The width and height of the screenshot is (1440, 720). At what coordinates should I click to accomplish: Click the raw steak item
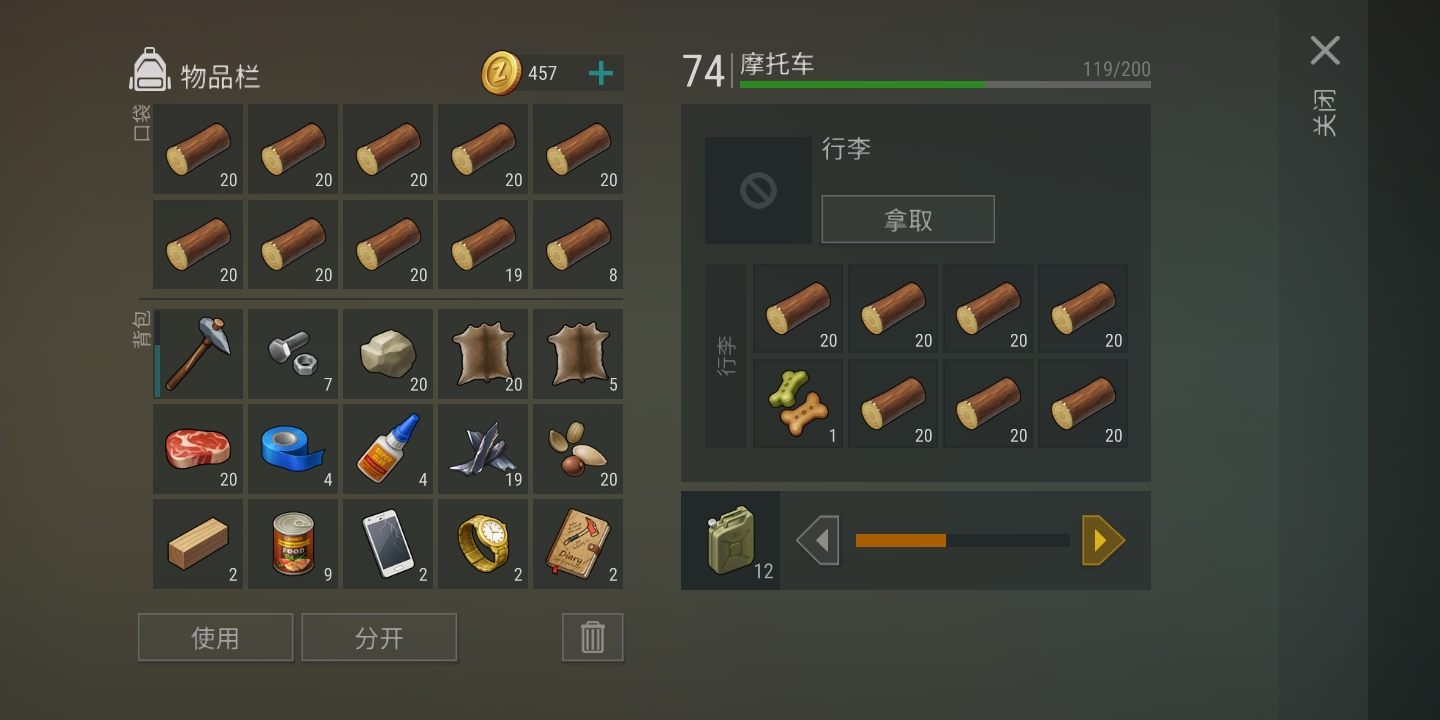pyautogui.click(x=197, y=448)
